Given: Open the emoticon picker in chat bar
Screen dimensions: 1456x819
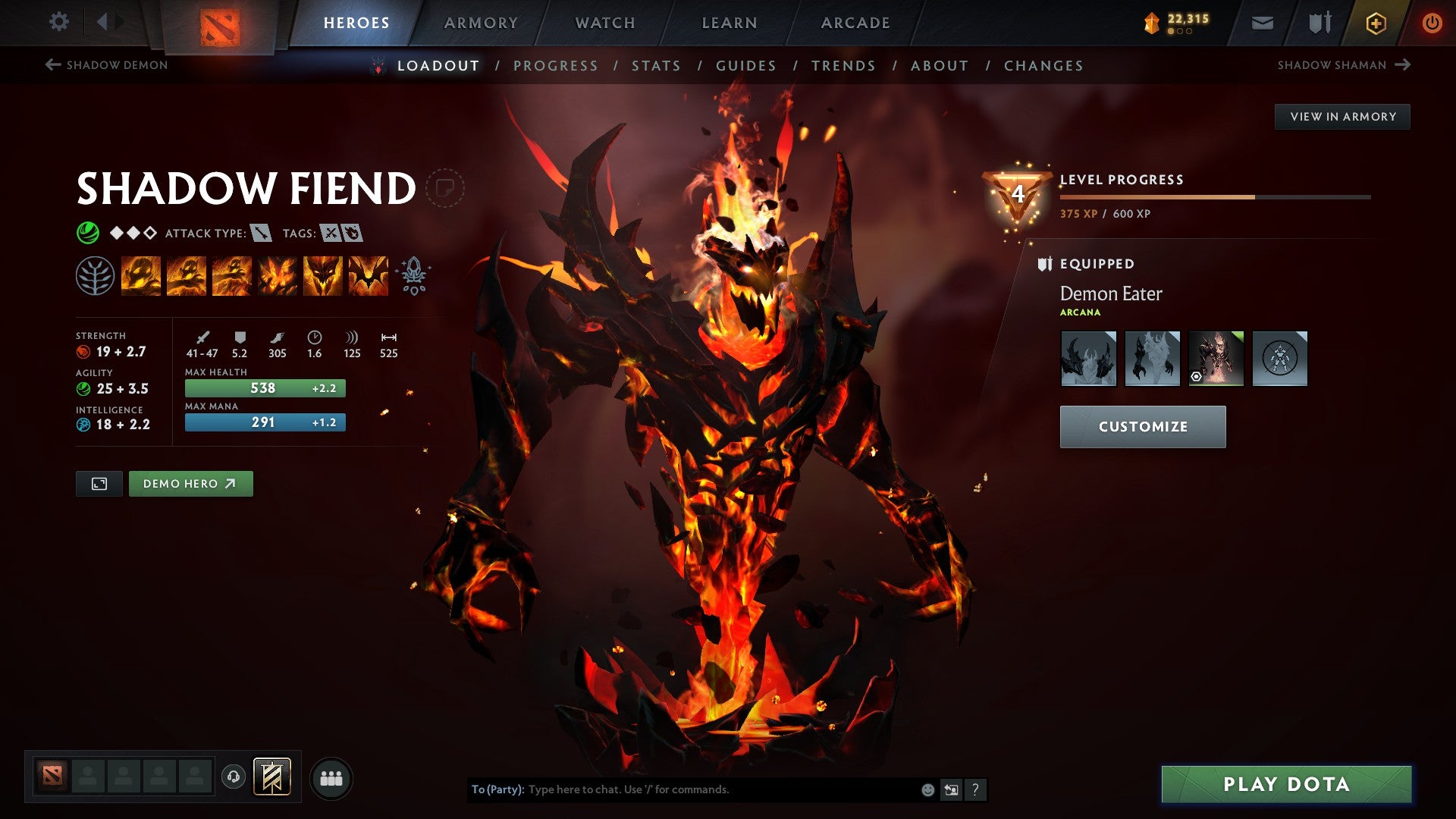Looking at the screenshot, I should (x=927, y=789).
